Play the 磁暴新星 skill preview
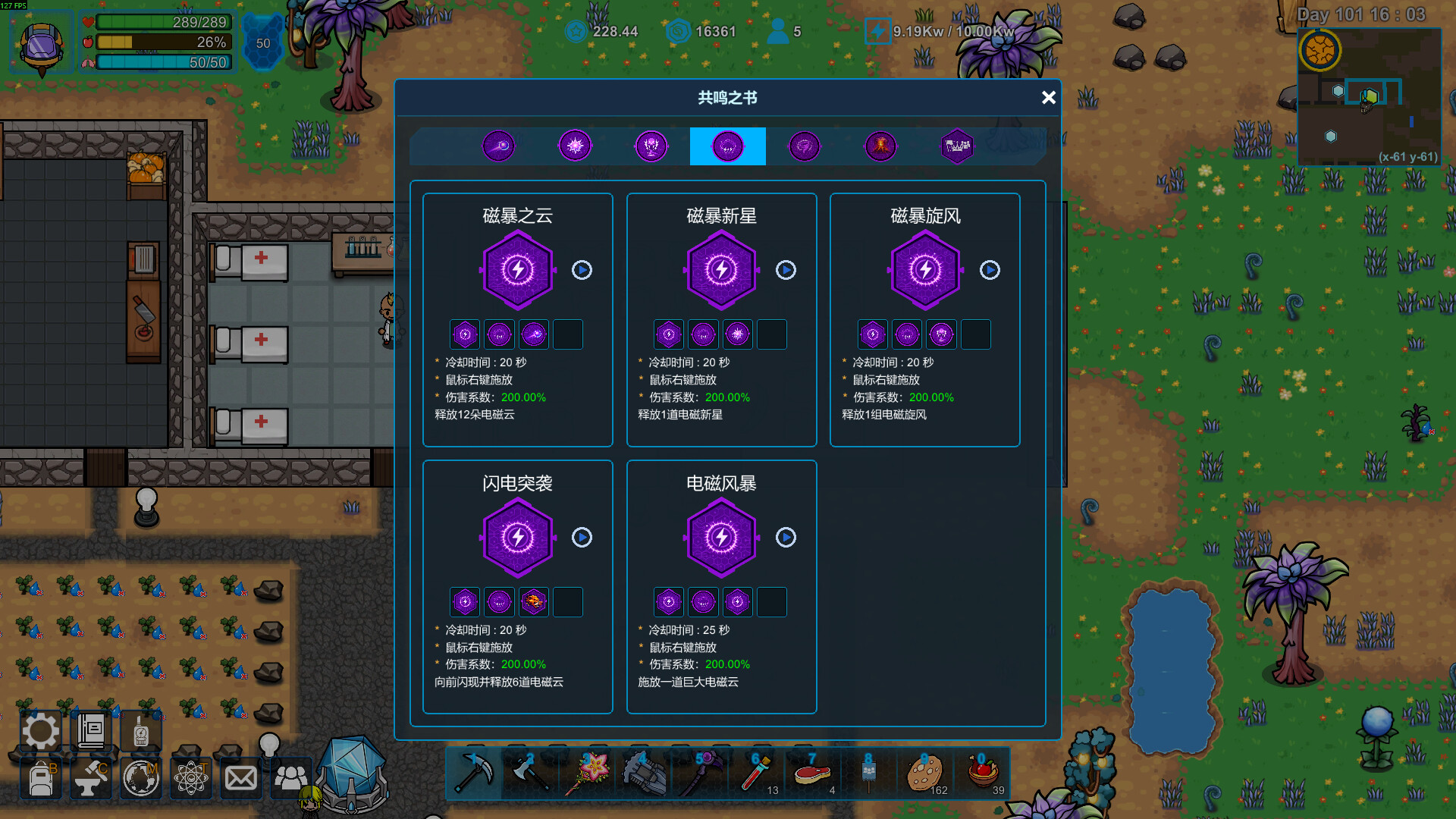 click(786, 270)
